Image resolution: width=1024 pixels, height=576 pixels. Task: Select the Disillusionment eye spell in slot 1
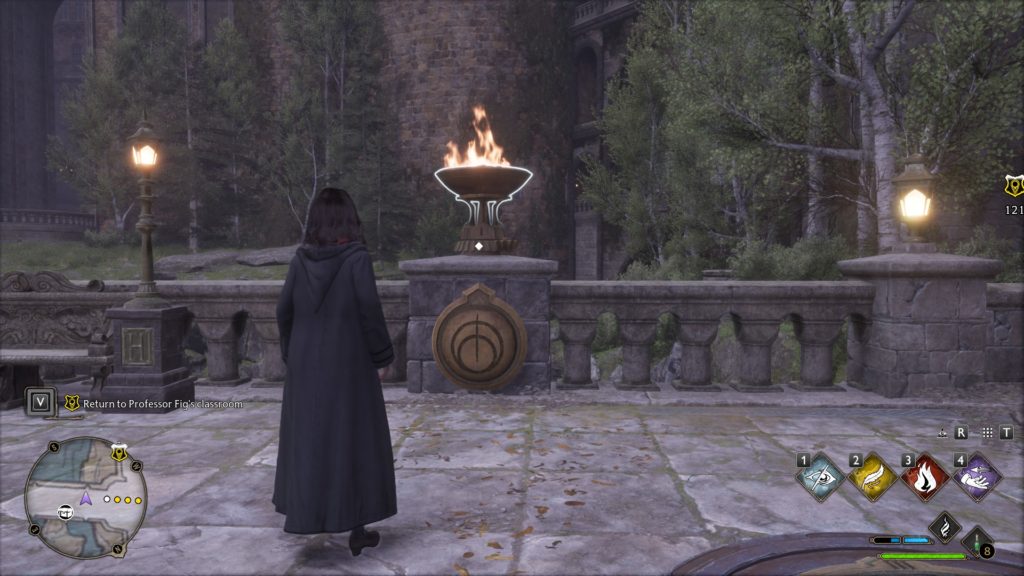[820, 478]
